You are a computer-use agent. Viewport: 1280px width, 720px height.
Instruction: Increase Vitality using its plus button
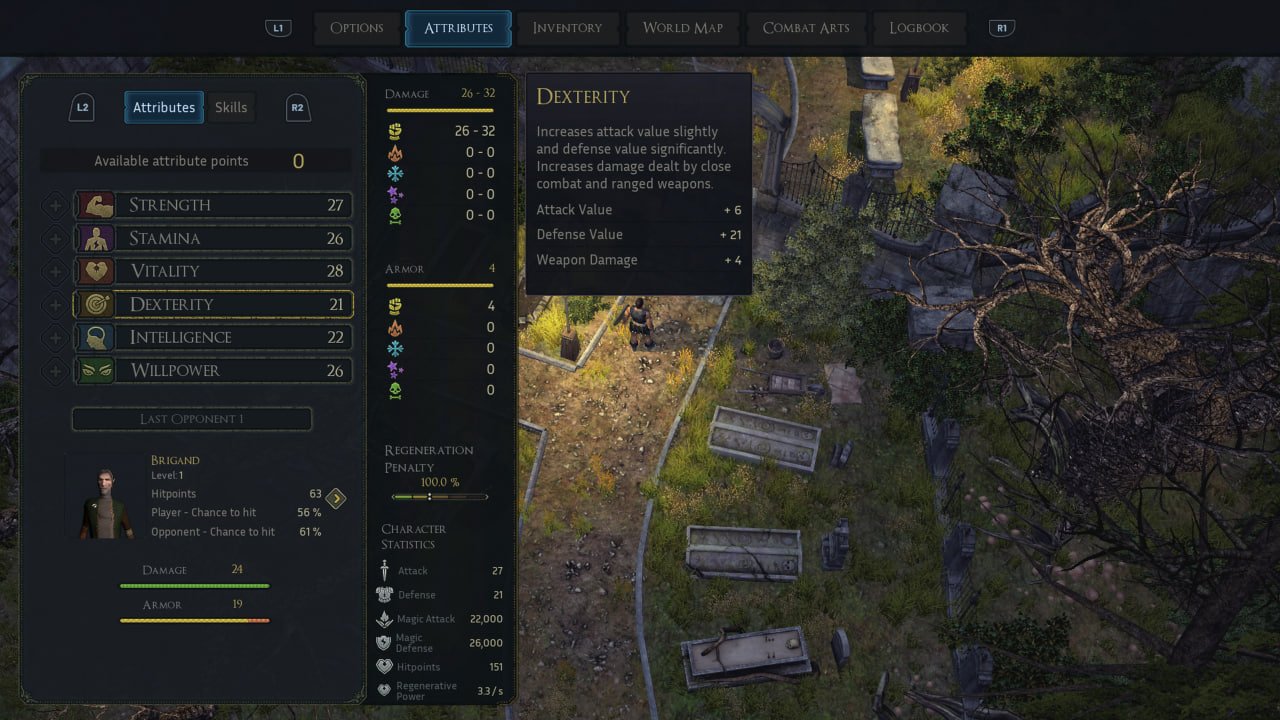point(55,271)
